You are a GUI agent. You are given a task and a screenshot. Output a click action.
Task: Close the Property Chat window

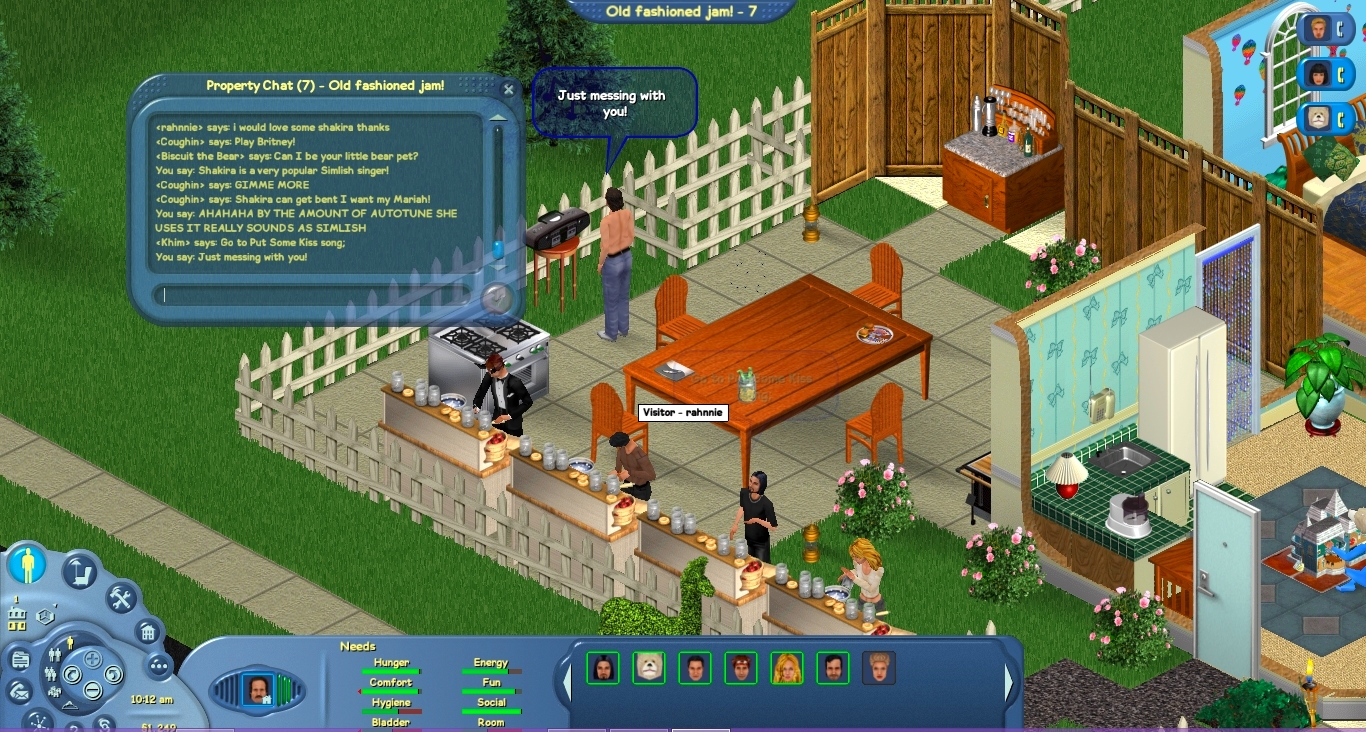coord(508,90)
